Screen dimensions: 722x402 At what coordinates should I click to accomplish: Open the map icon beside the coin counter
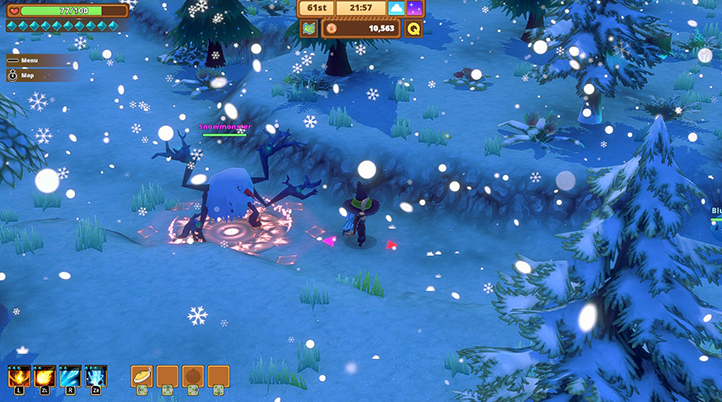point(309,28)
